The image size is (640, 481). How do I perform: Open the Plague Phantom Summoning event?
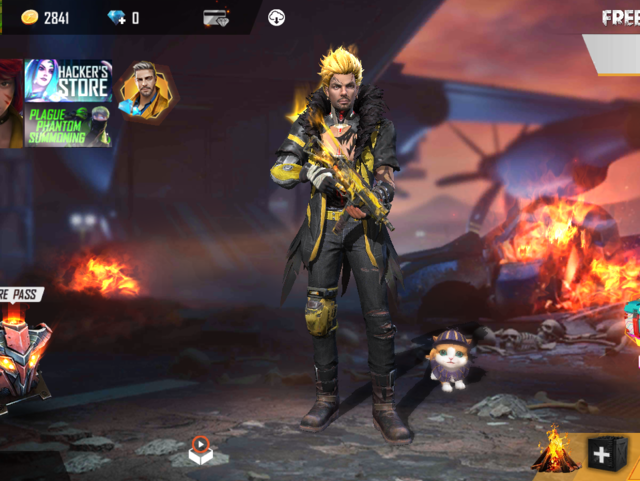pyautogui.click(x=68, y=126)
